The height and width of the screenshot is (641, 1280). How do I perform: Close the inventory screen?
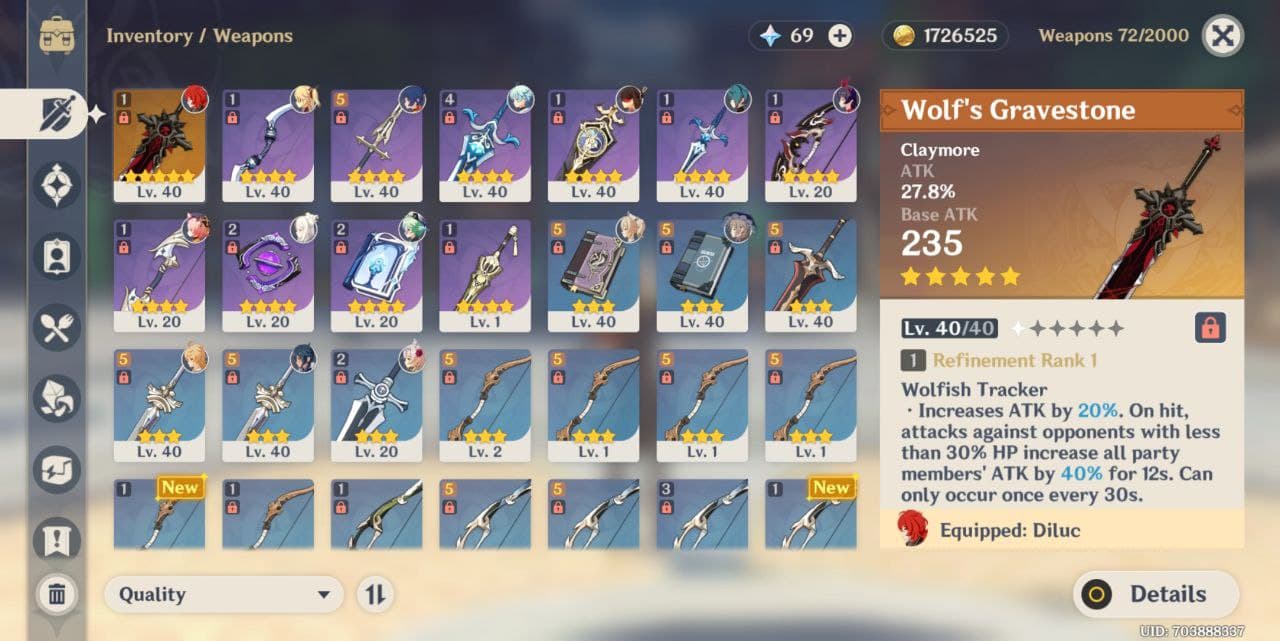1222,36
